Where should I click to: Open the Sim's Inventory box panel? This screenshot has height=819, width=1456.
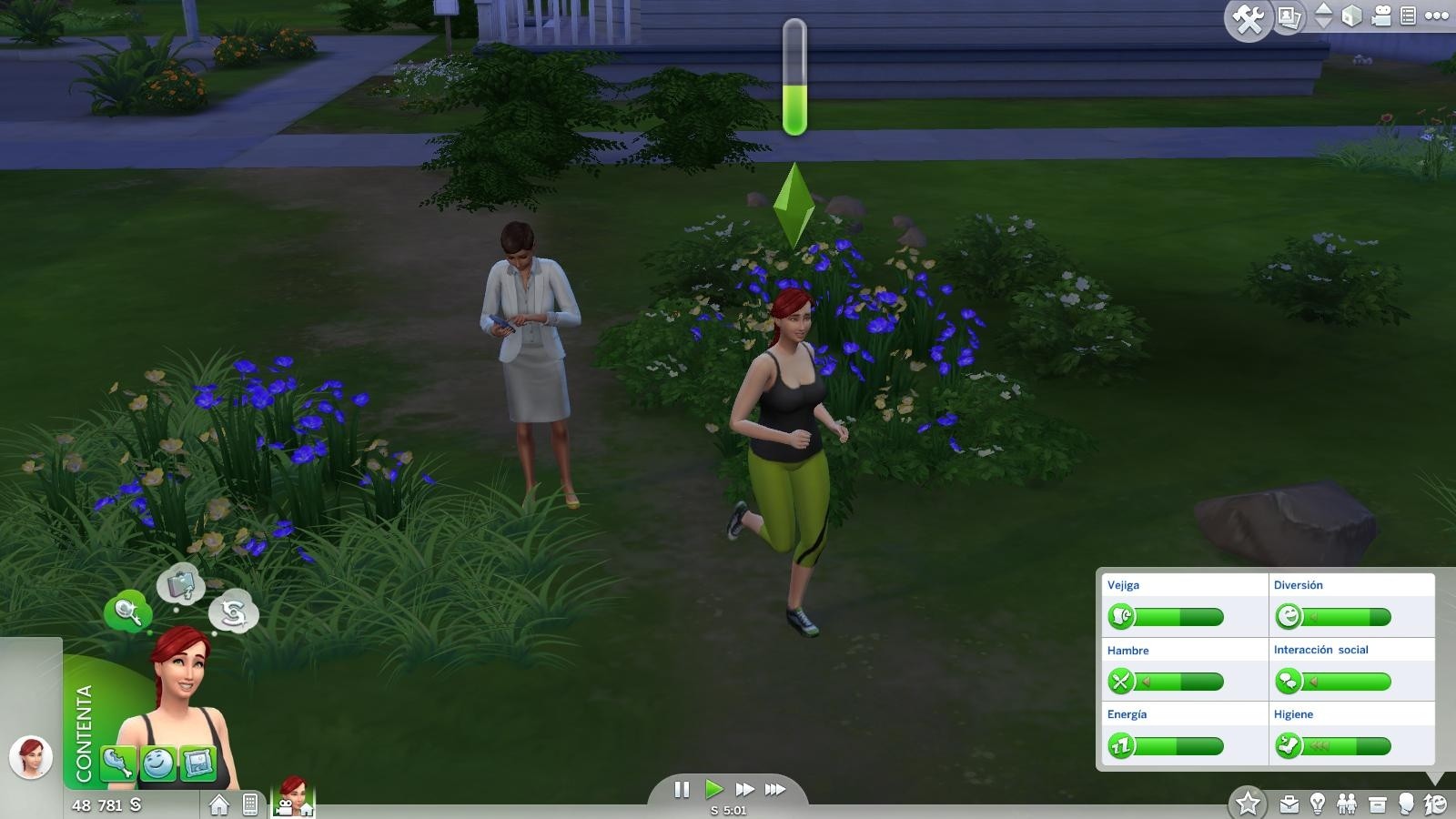1378,804
